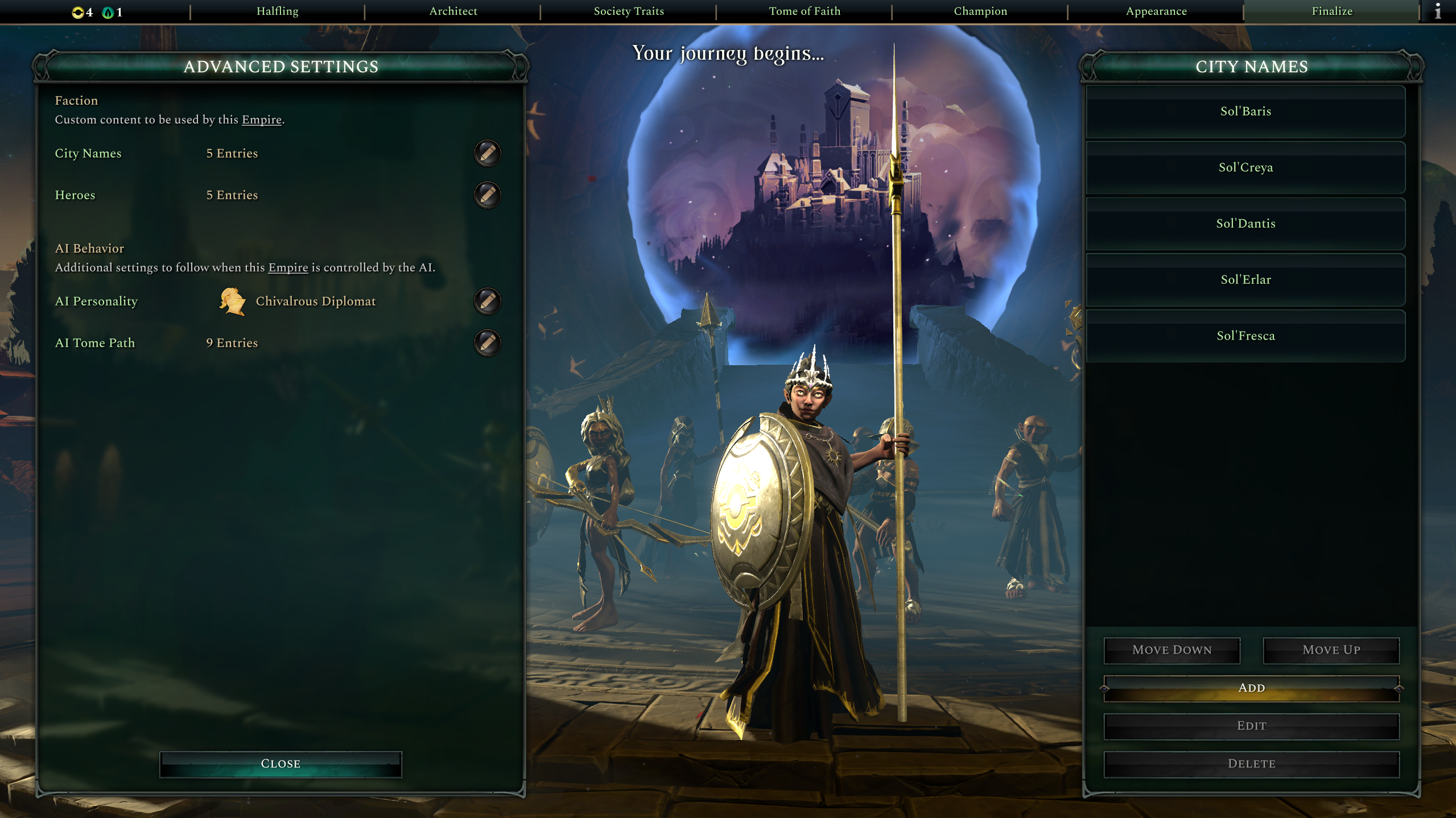Select the Sol'Dantis city name entry
The image size is (1456, 818).
click(1245, 223)
